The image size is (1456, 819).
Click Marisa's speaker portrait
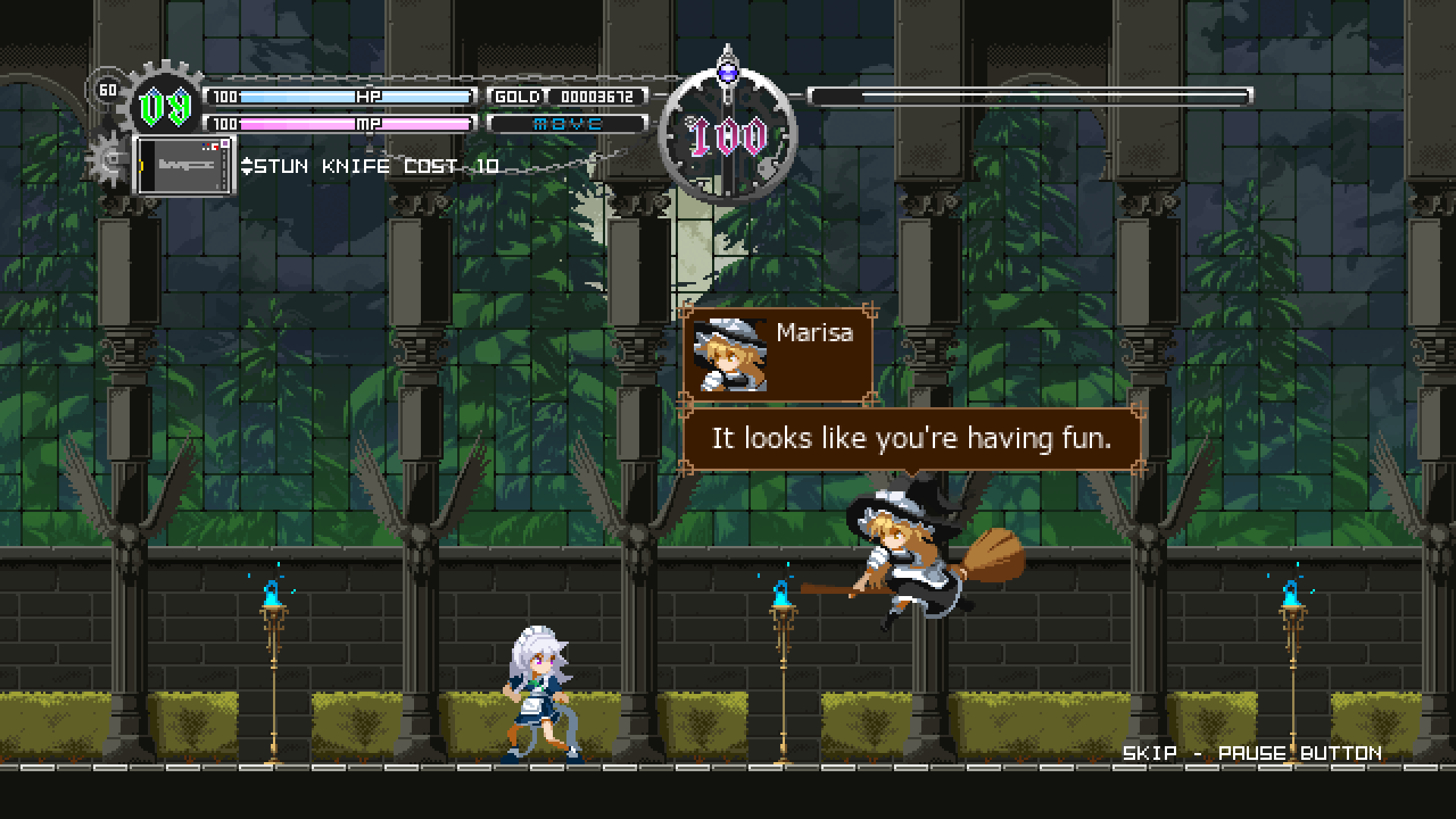tap(730, 355)
